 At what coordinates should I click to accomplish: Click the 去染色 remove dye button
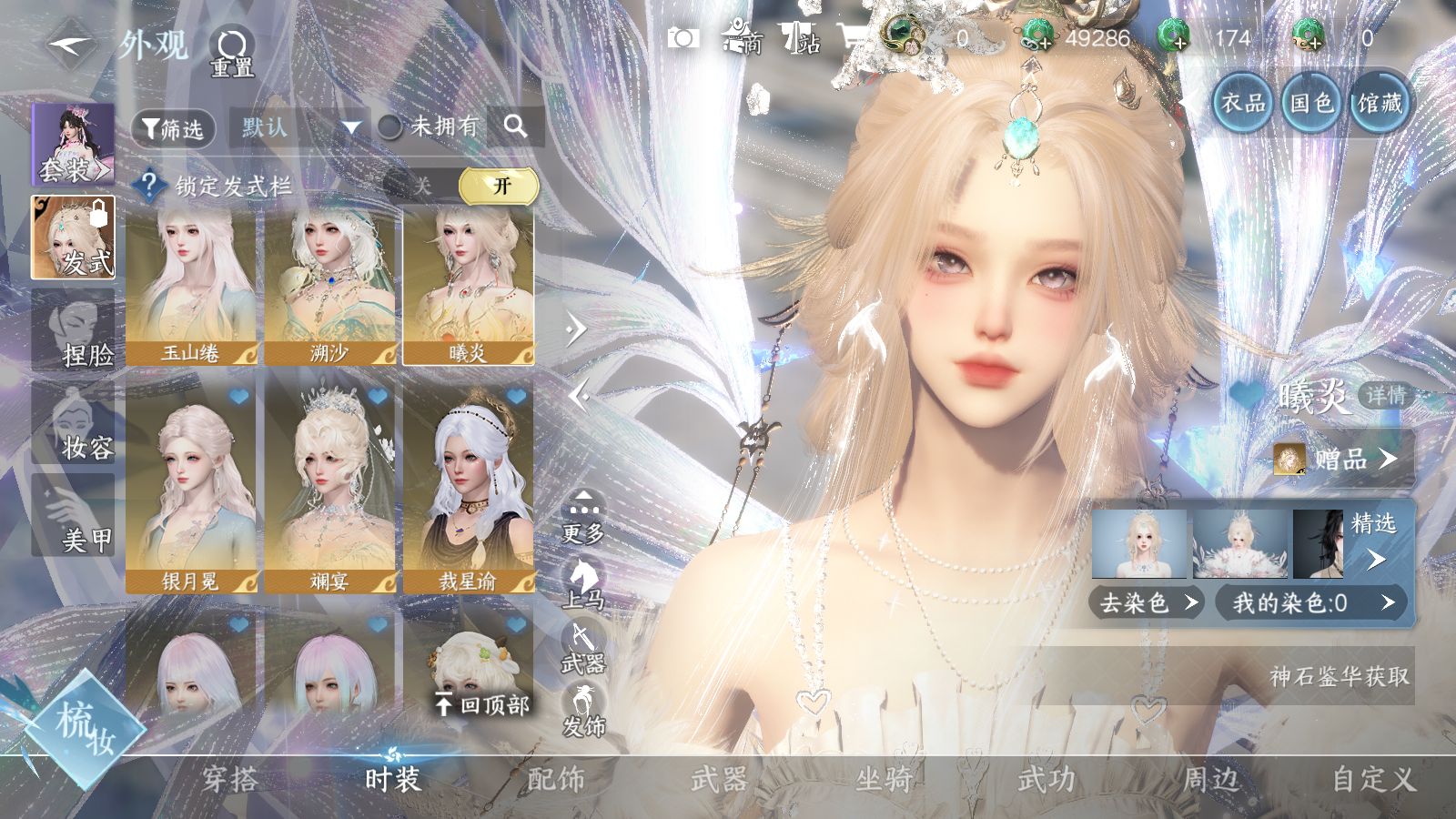pyautogui.click(x=1147, y=602)
